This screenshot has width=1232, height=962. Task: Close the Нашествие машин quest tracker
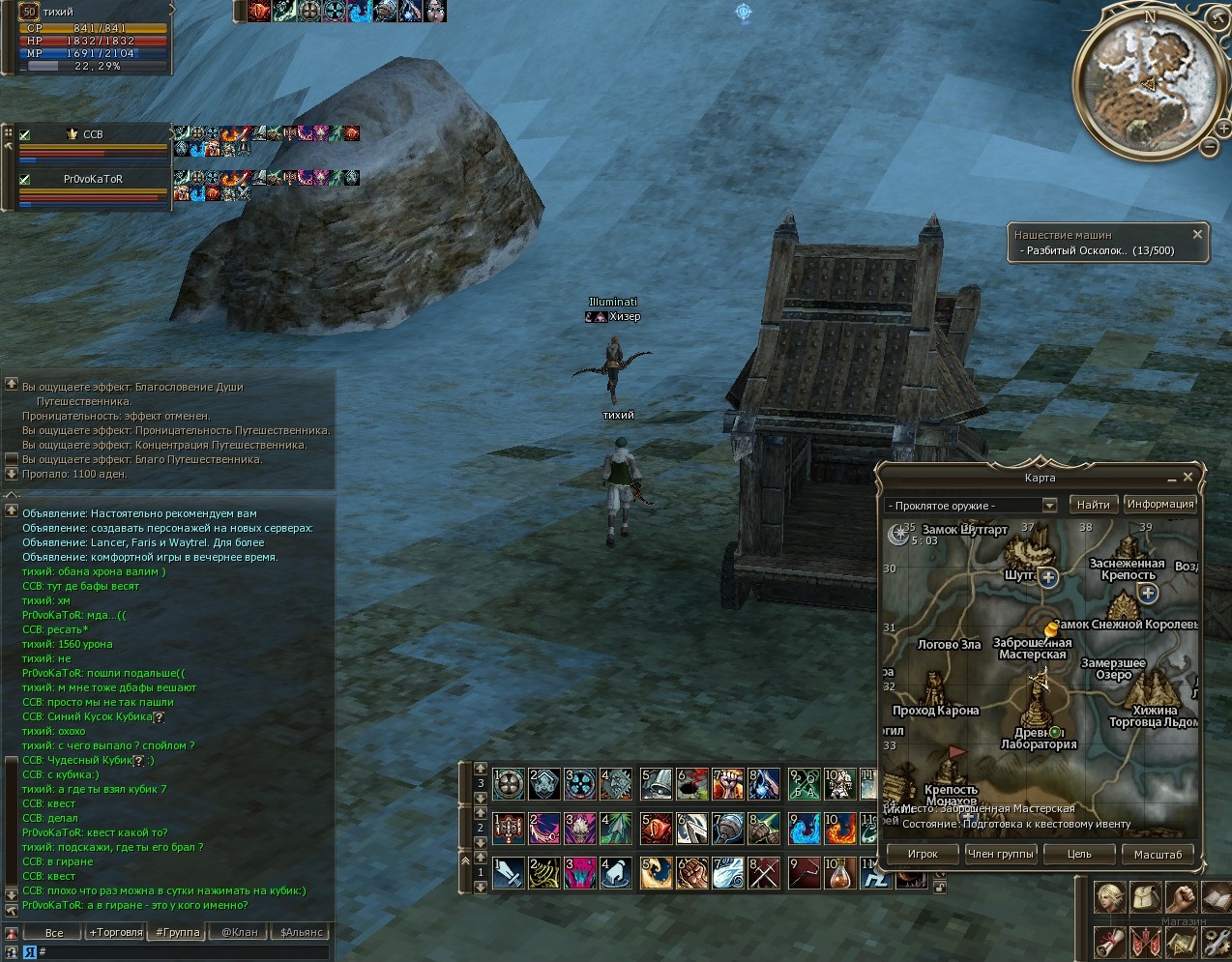1197,235
